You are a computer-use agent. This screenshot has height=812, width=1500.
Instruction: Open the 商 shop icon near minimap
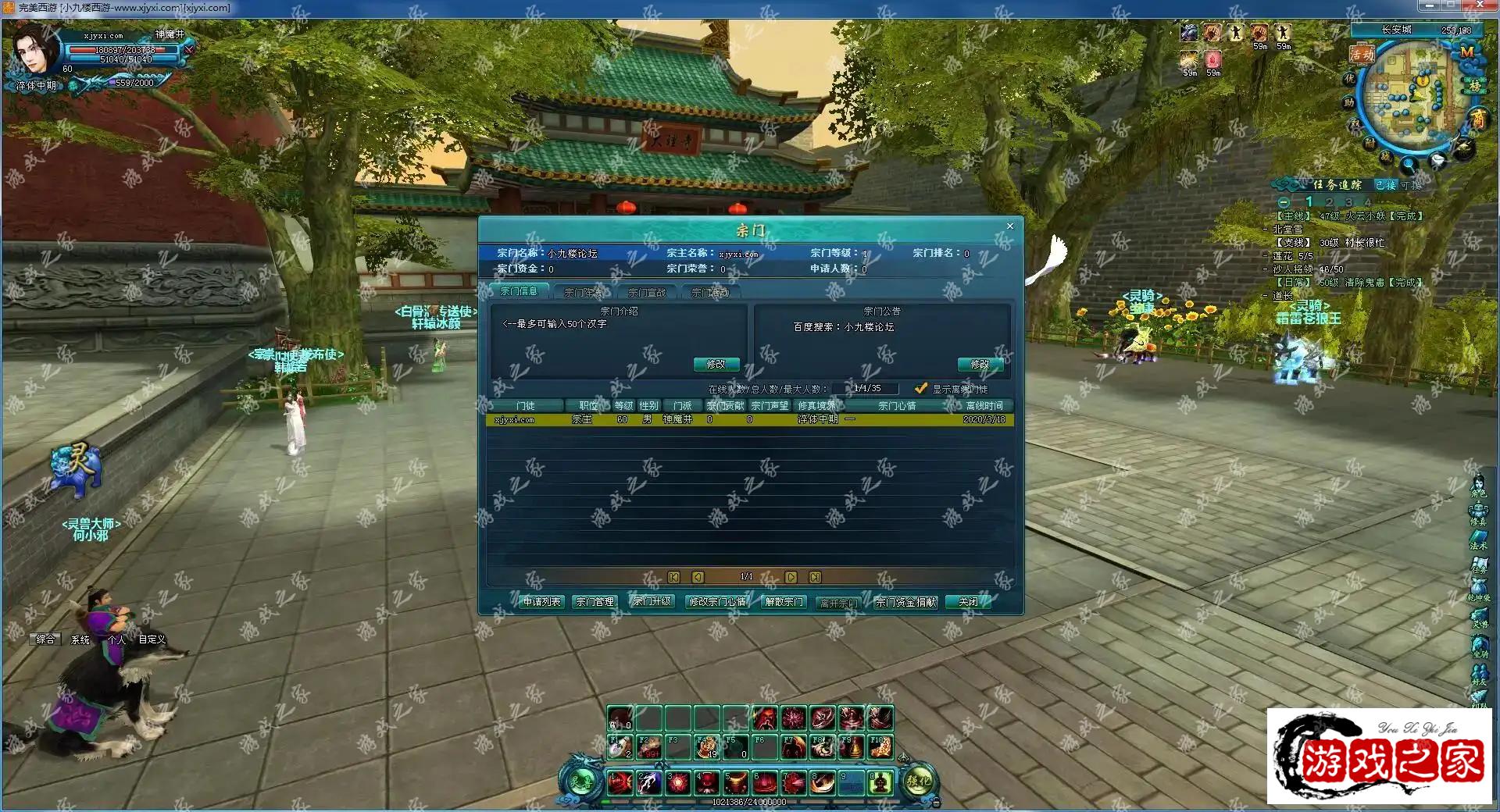[1478, 118]
